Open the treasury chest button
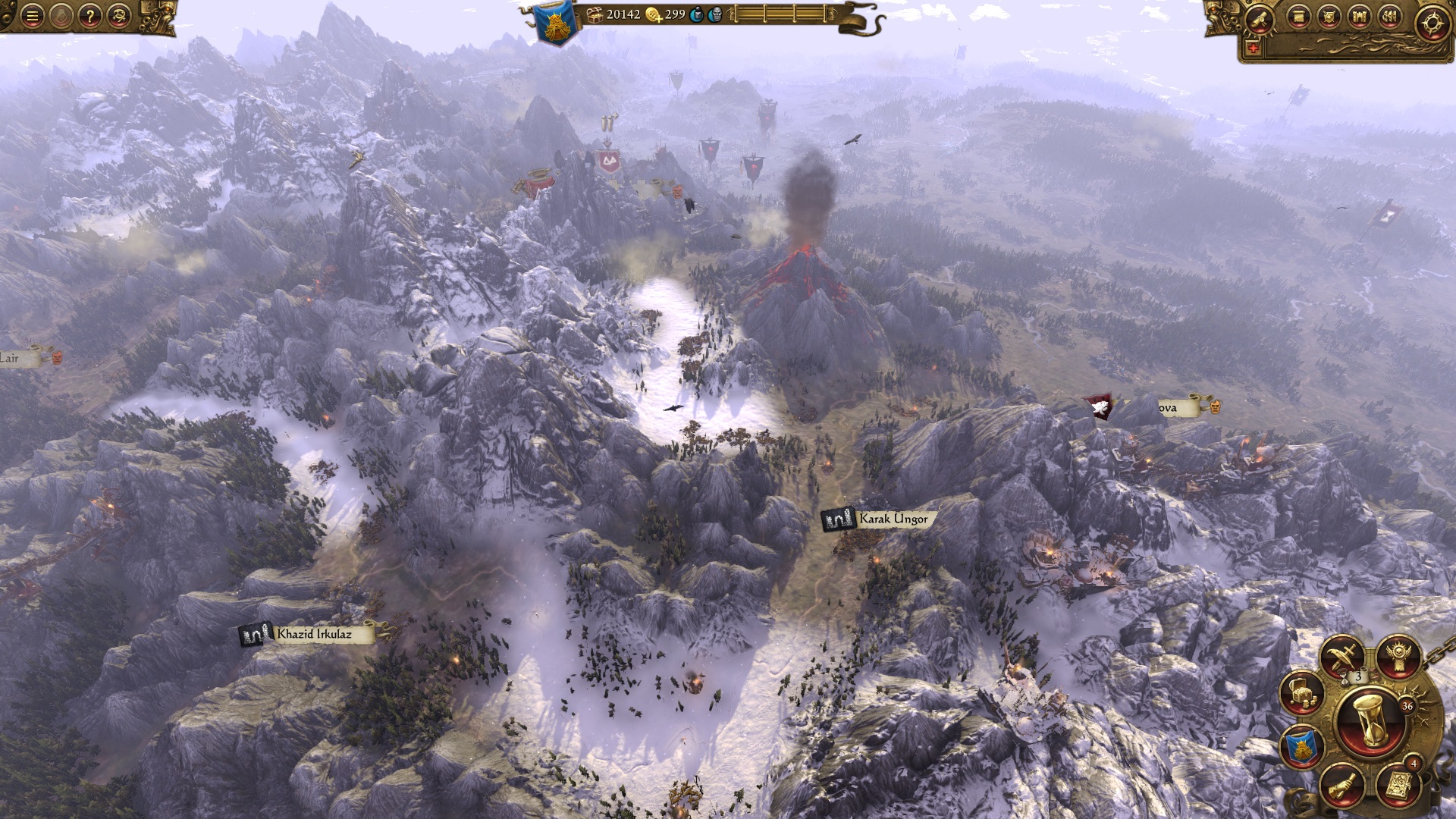Viewport: 1456px width, 819px height. pos(1302,694)
